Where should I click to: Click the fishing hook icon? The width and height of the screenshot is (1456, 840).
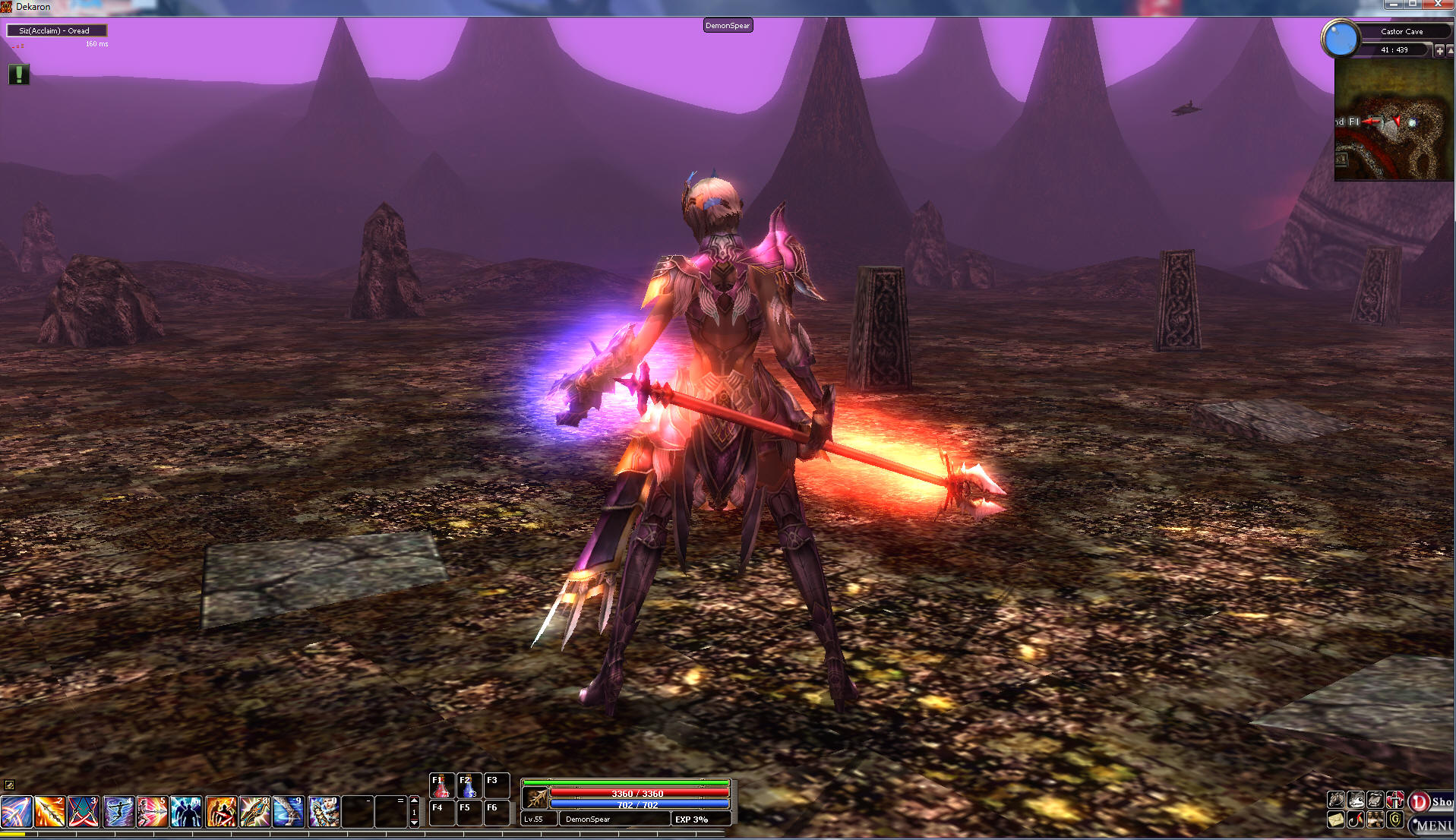pyautogui.click(x=1356, y=819)
